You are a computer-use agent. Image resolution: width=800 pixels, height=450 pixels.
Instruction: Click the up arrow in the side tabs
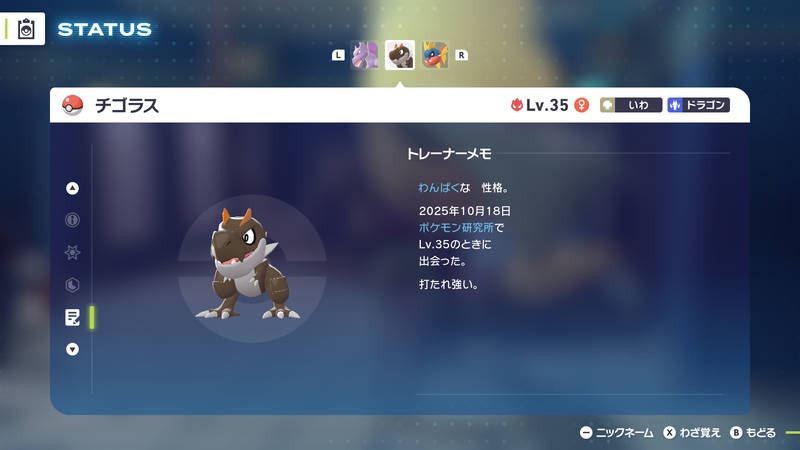(x=72, y=188)
